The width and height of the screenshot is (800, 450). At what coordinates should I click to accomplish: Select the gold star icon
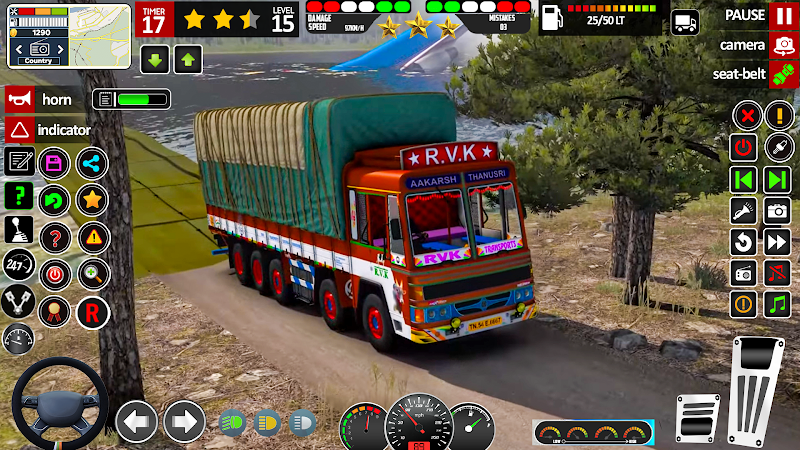92,198
